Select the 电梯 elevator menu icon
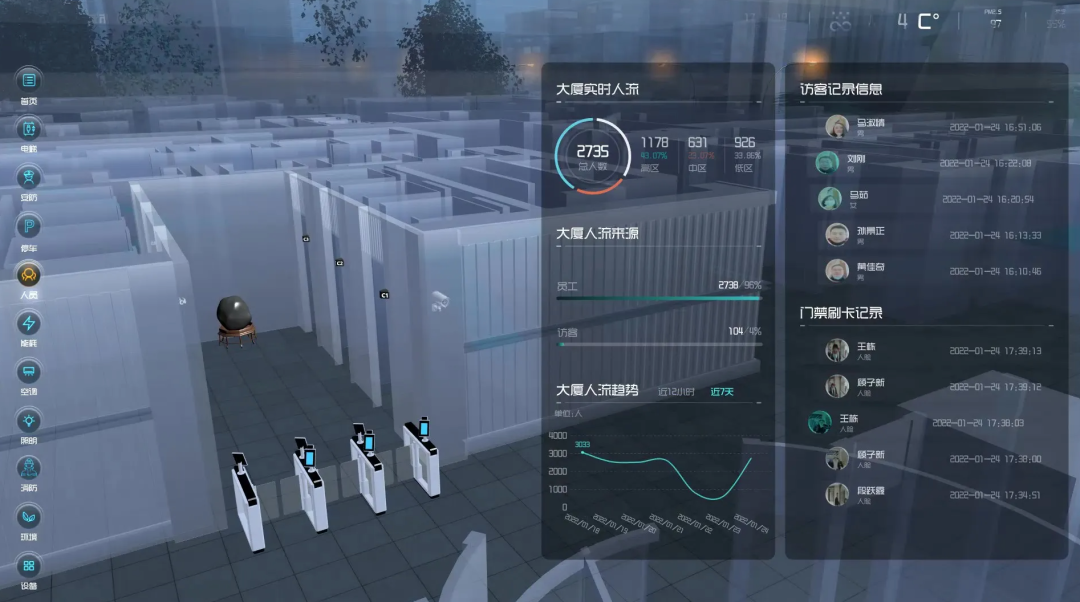 click(x=29, y=128)
